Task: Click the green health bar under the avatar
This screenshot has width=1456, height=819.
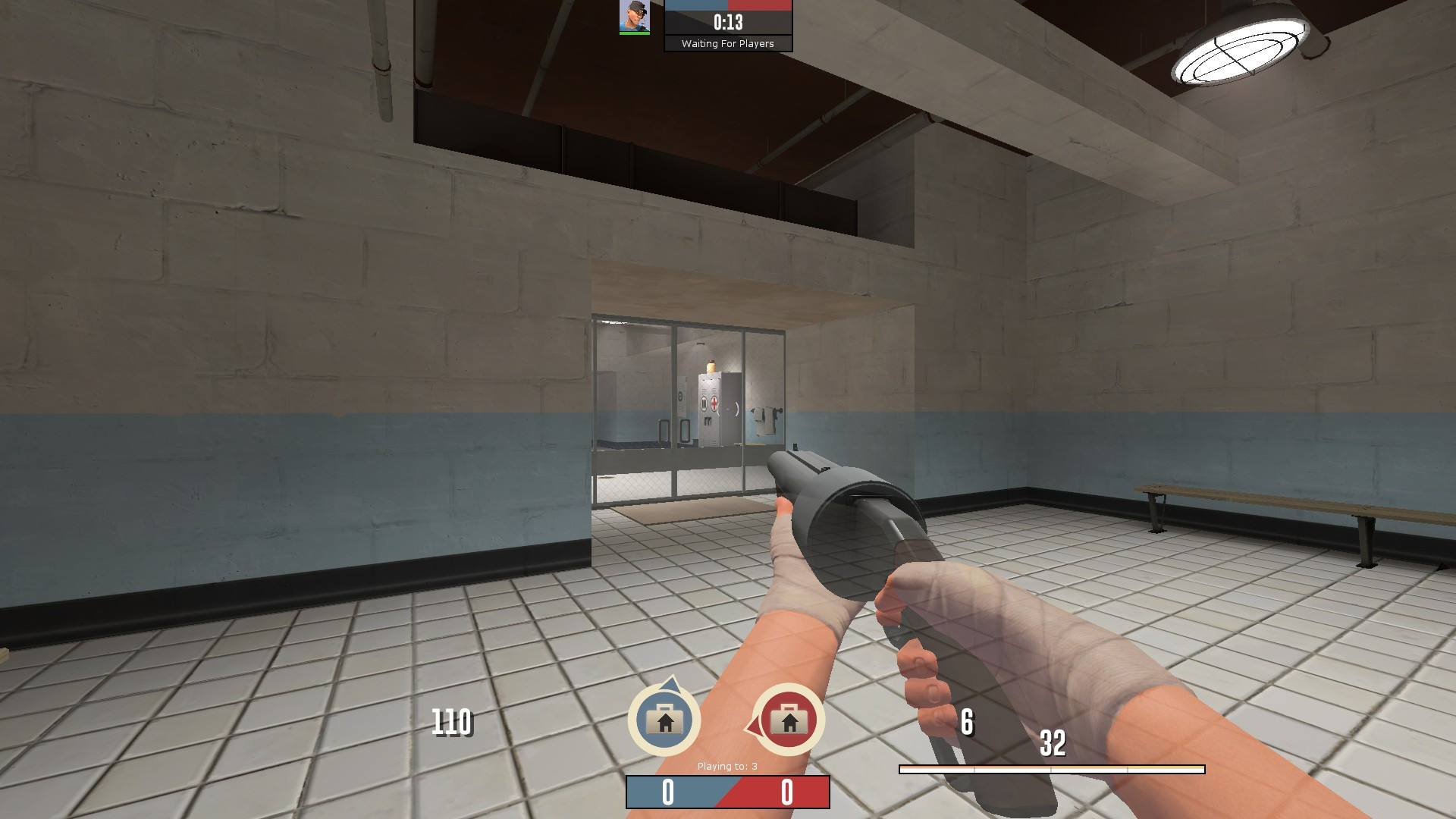Action: click(x=634, y=33)
